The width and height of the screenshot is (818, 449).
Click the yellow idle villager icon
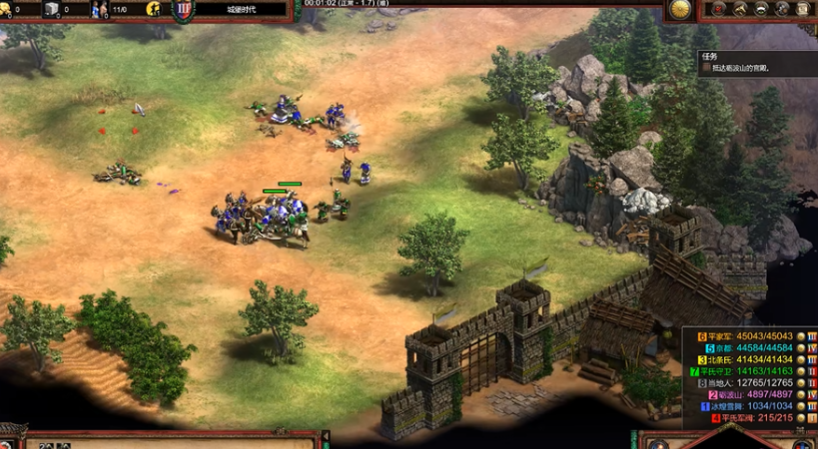(154, 10)
